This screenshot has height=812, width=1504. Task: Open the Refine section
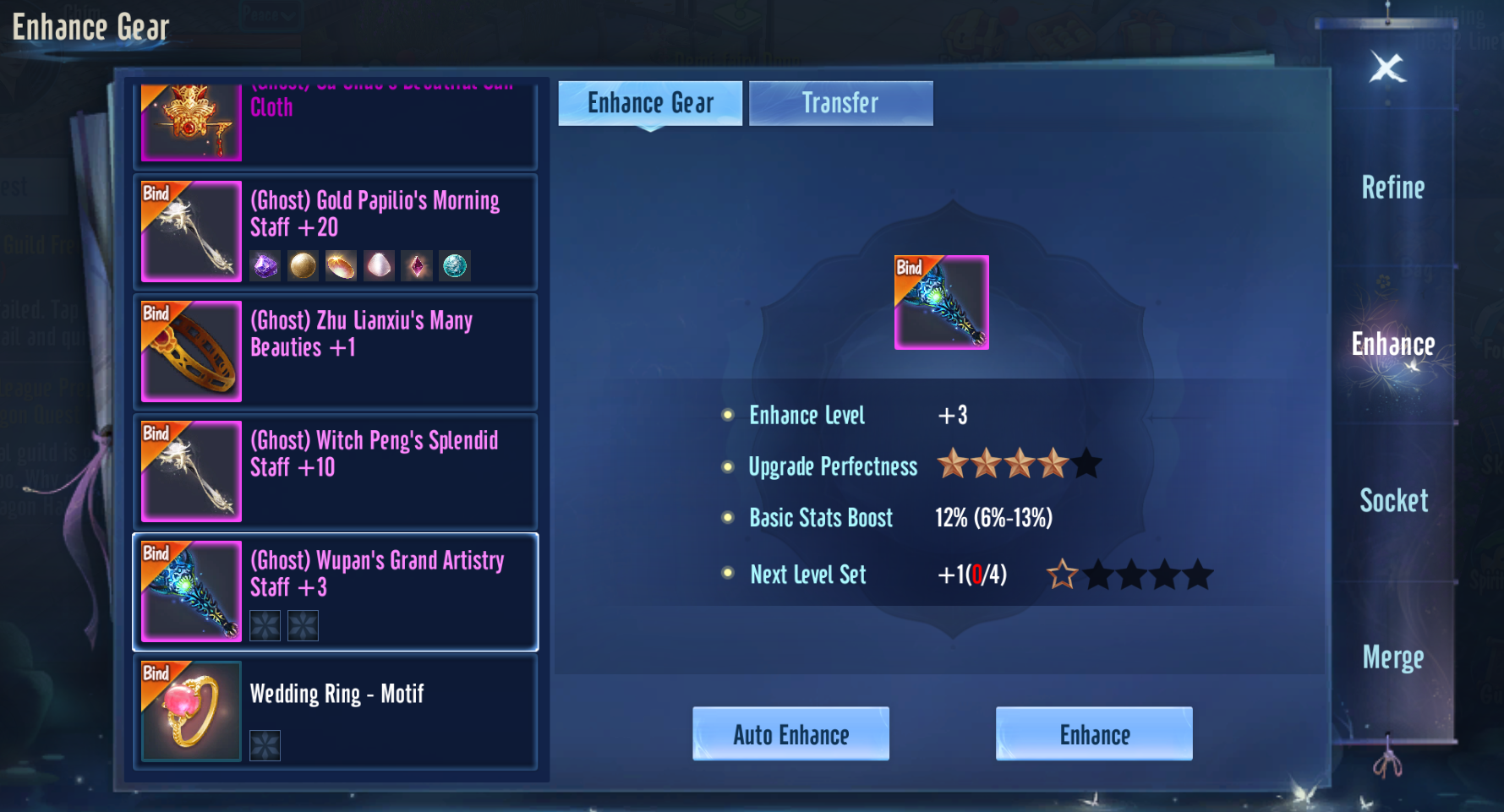tap(1392, 188)
